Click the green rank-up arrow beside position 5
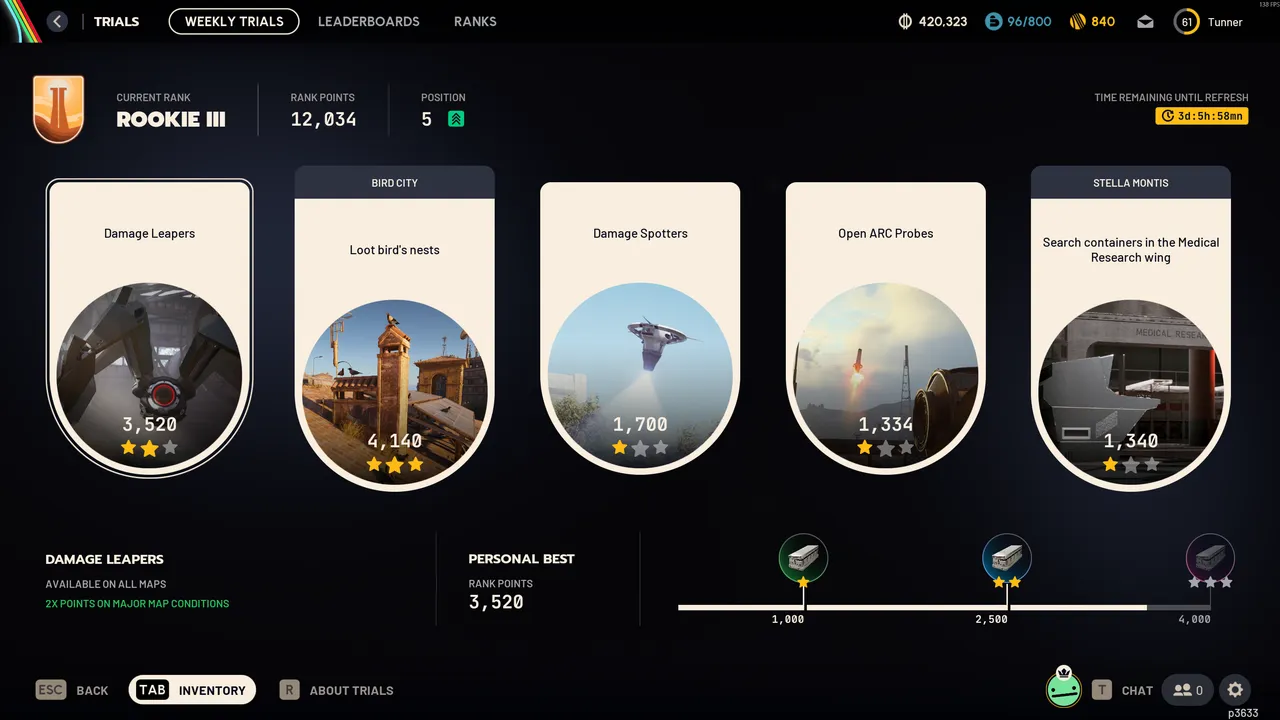Viewport: 1280px width, 720px height. [x=456, y=118]
